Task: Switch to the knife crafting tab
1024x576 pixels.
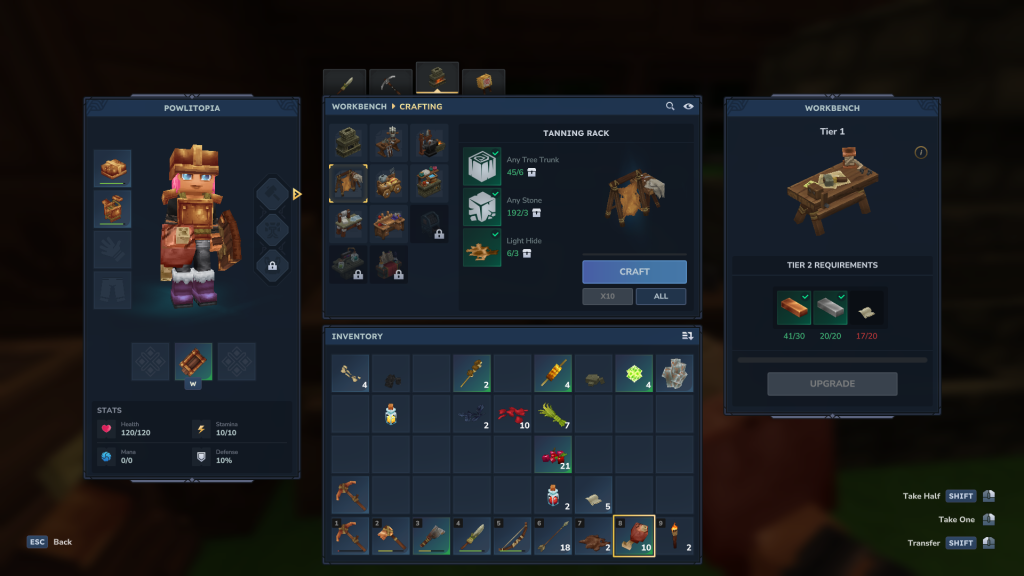Action: coord(345,83)
